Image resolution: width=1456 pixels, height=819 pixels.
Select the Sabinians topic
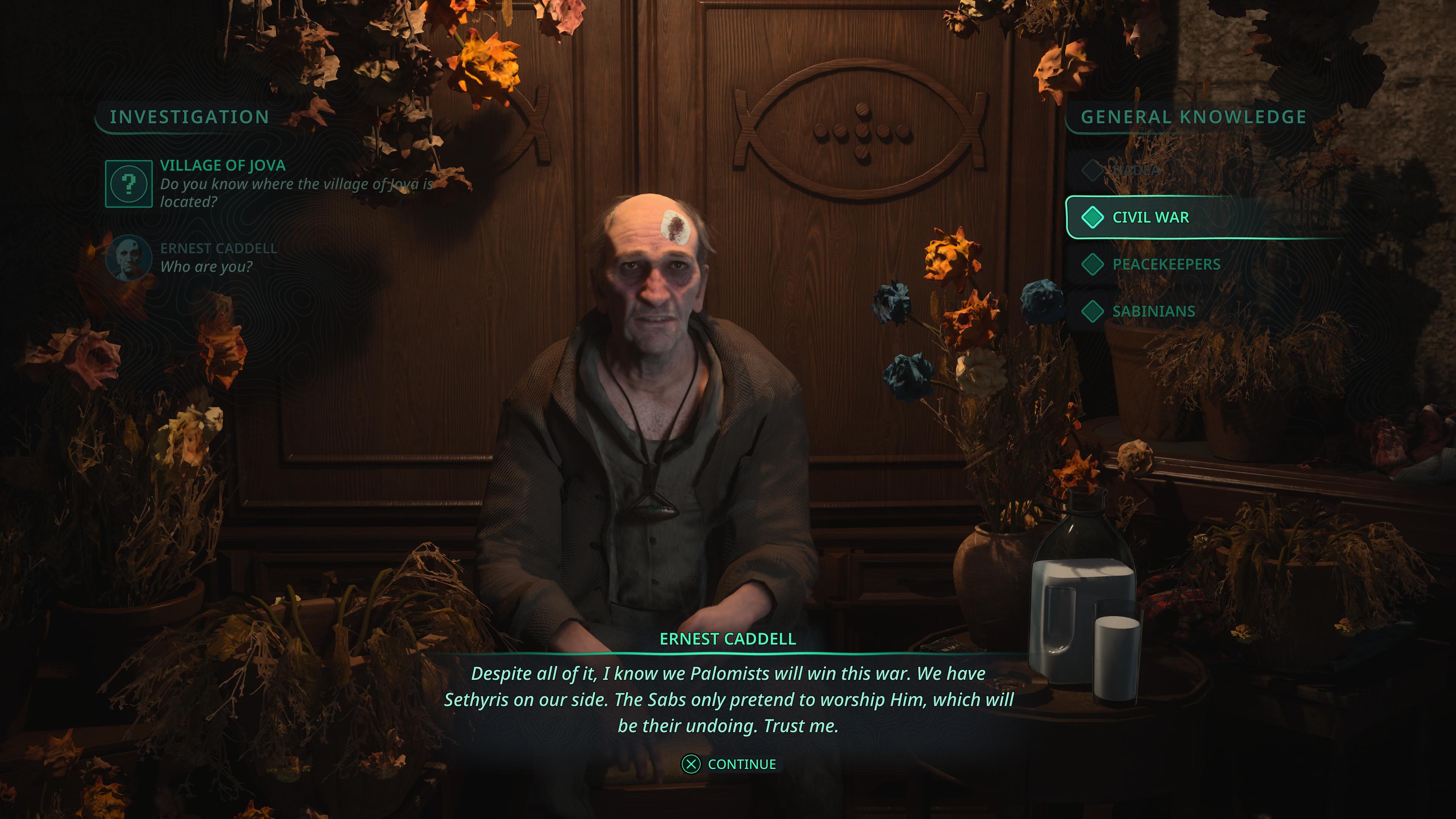pos(1153,311)
